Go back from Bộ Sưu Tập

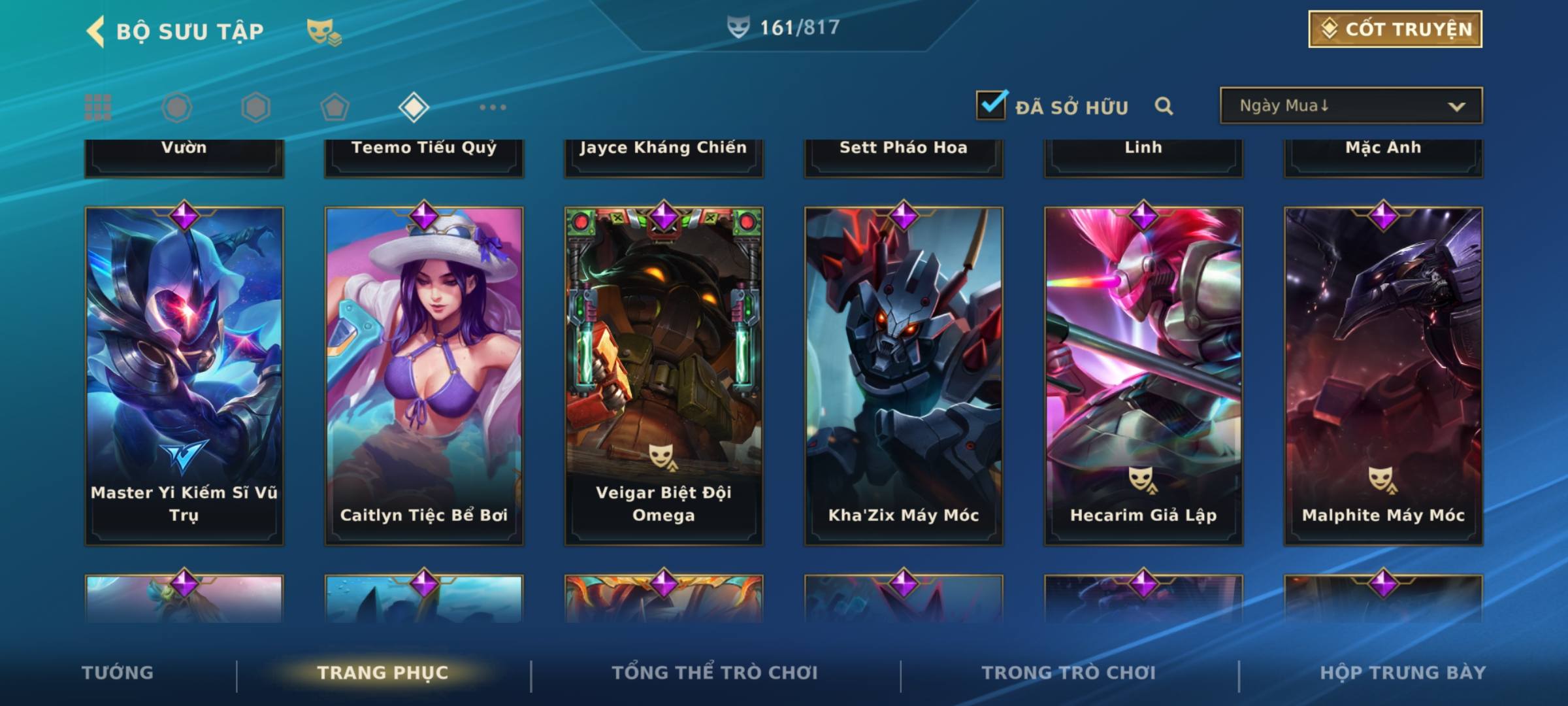click(x=95, y=31)
